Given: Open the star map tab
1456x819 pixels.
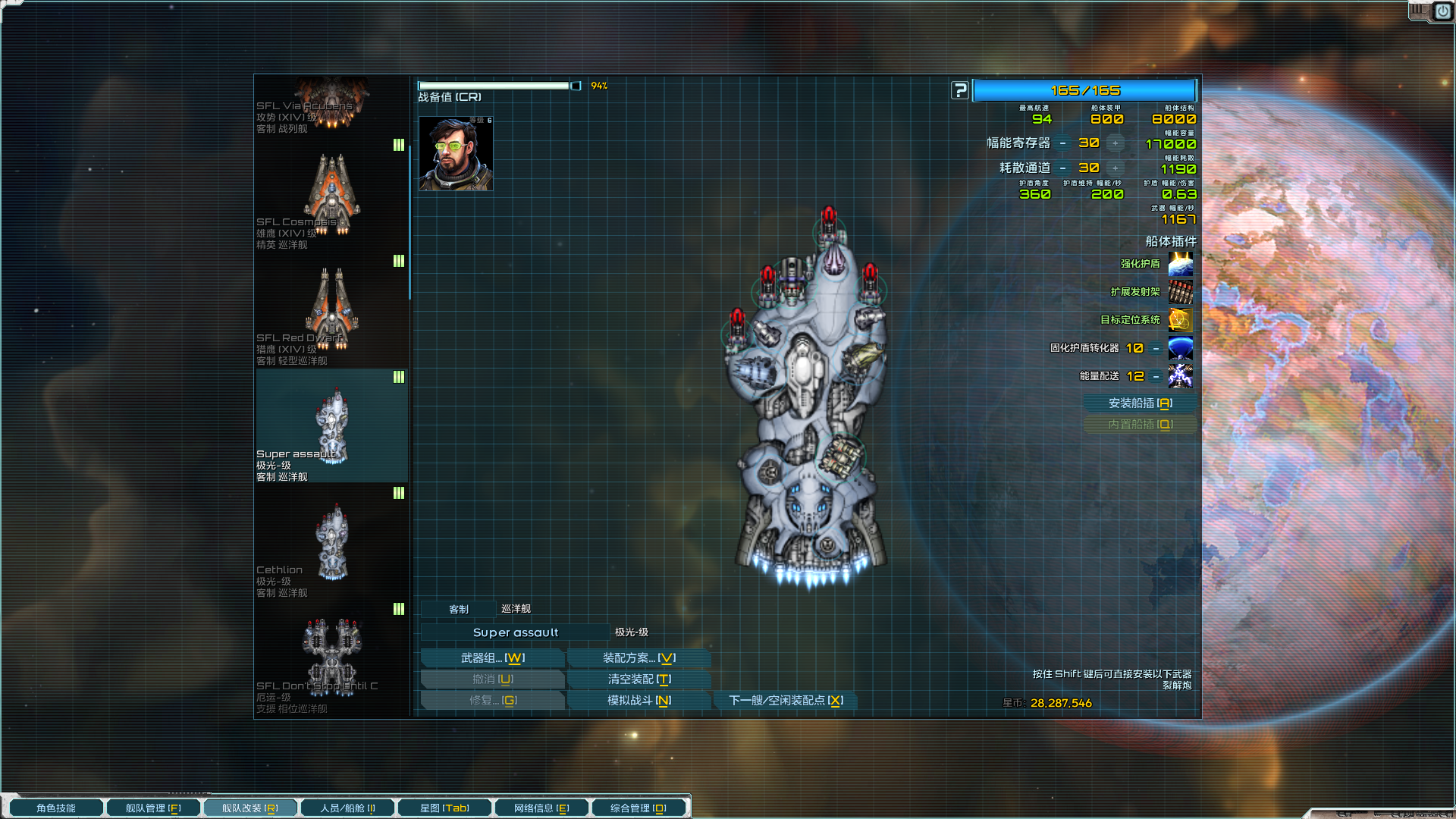Looking at the screenshot, I should coord(444,808).
